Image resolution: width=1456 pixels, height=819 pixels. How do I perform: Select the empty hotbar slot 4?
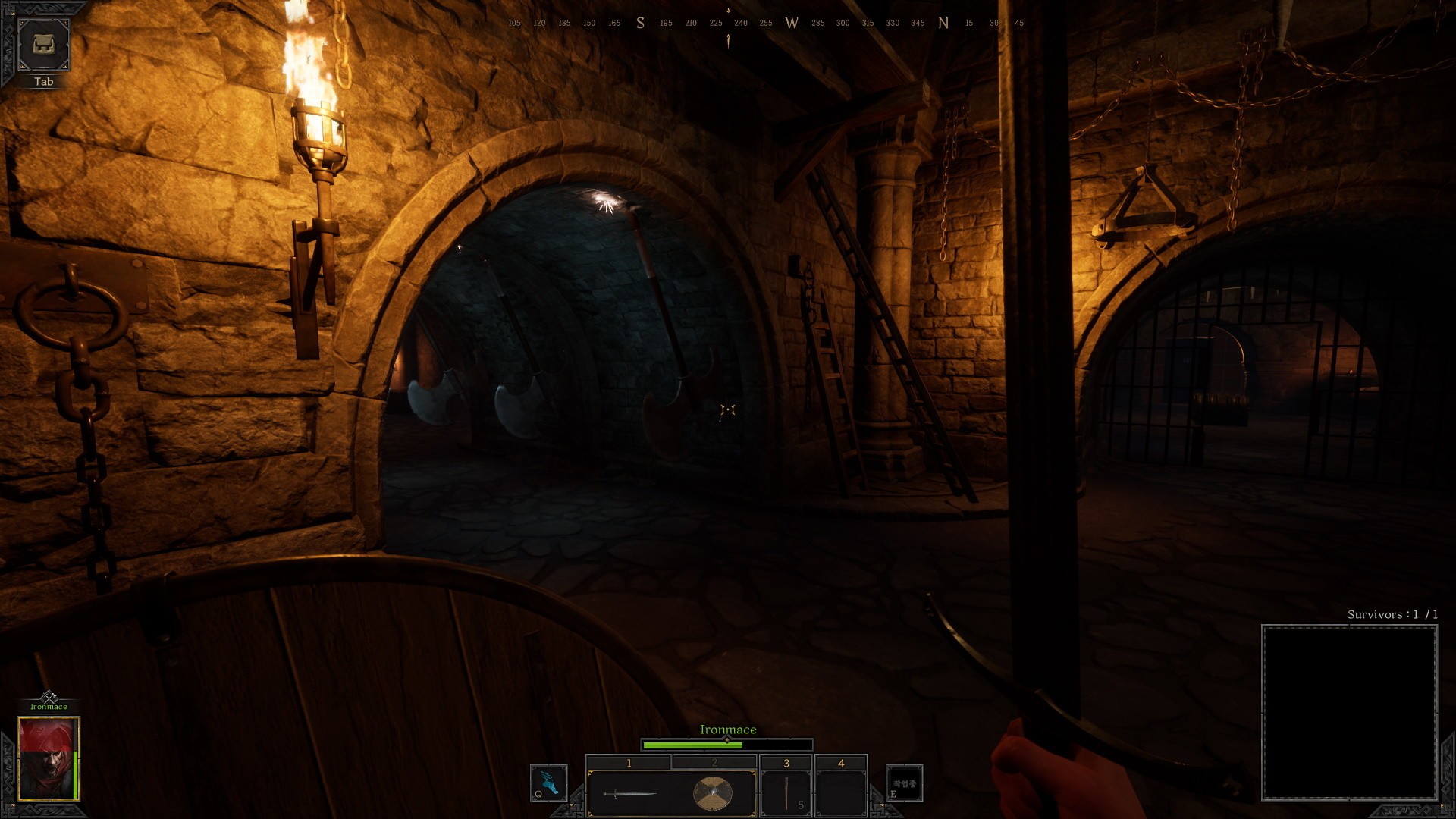click(842, 792)
